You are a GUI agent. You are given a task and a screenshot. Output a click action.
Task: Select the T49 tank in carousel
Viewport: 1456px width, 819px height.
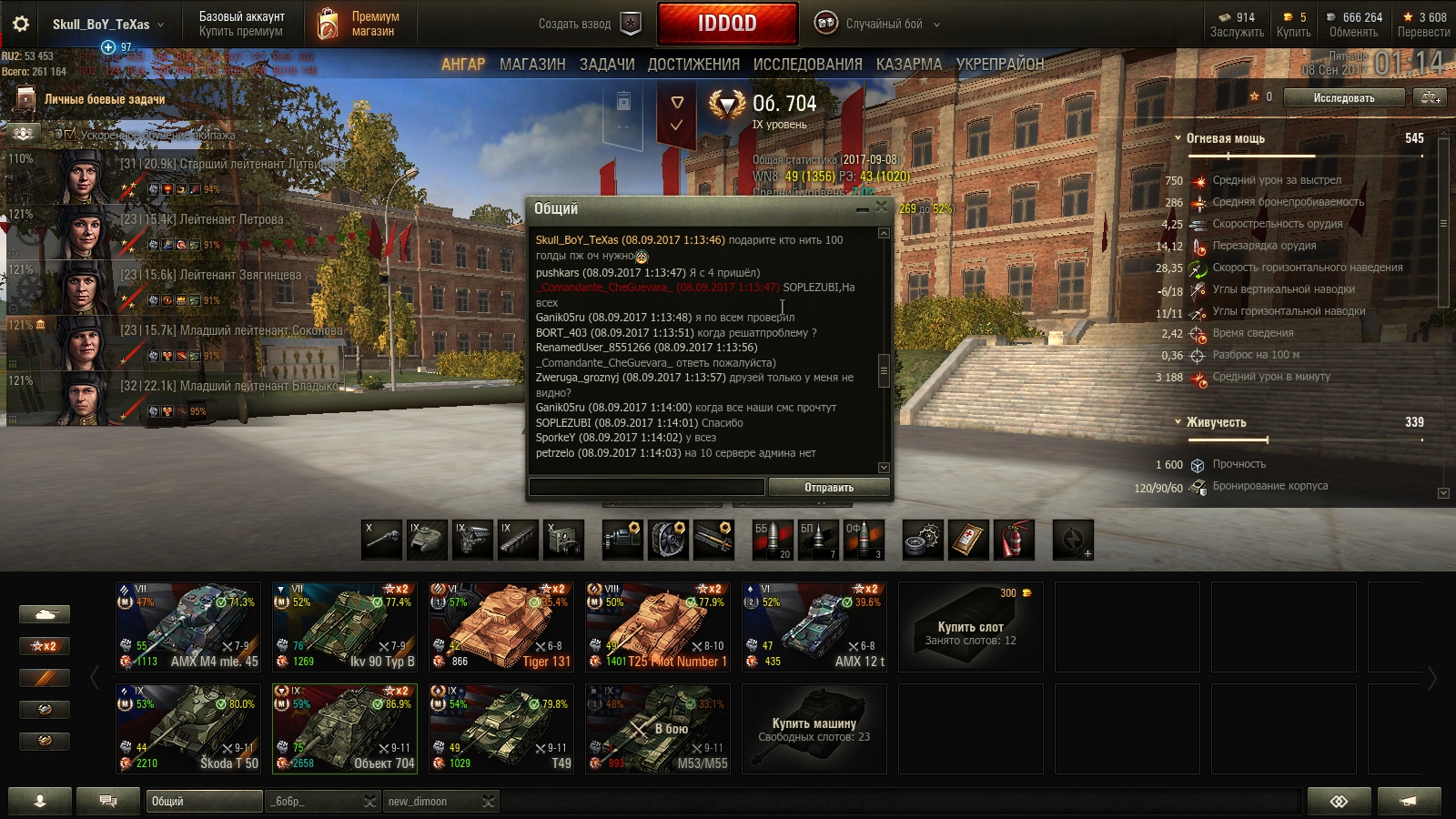point(501,729)
